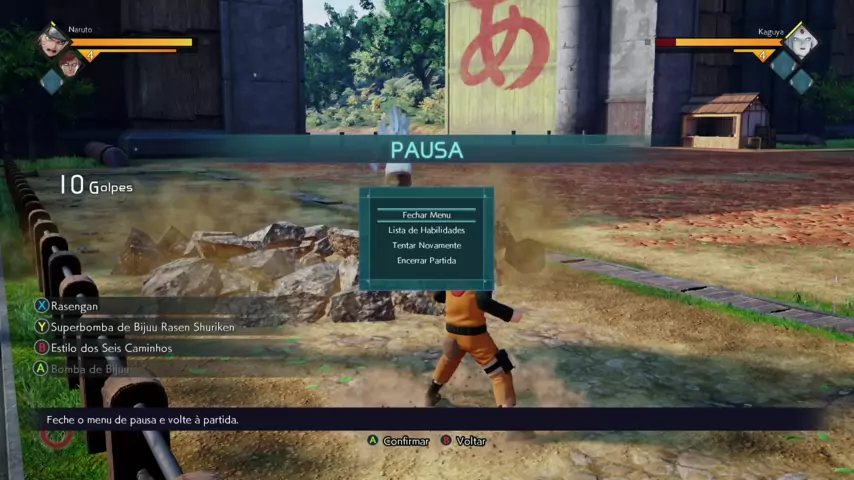Click the Confirmar button
This screenshot has width=854, height=480.
point(399,441)
